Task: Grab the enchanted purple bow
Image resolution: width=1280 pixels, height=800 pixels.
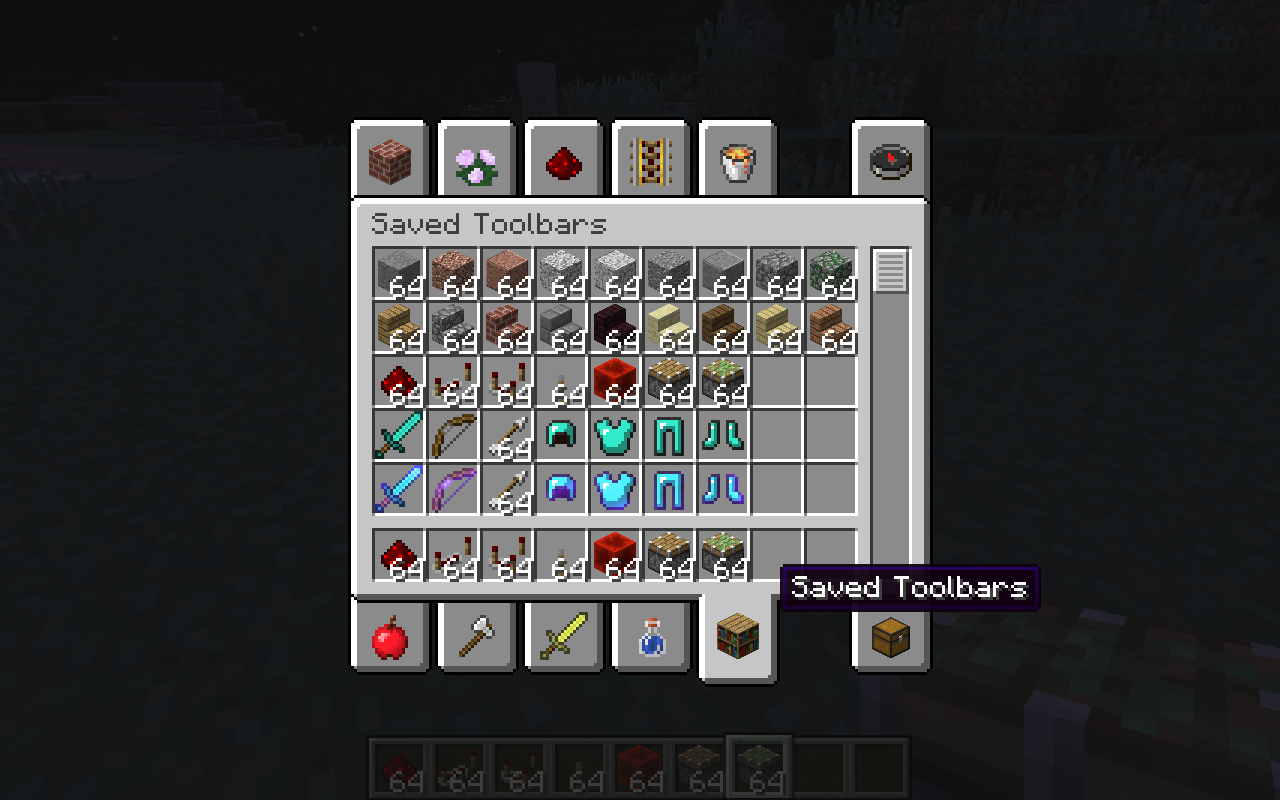Action: pos(453,489)
